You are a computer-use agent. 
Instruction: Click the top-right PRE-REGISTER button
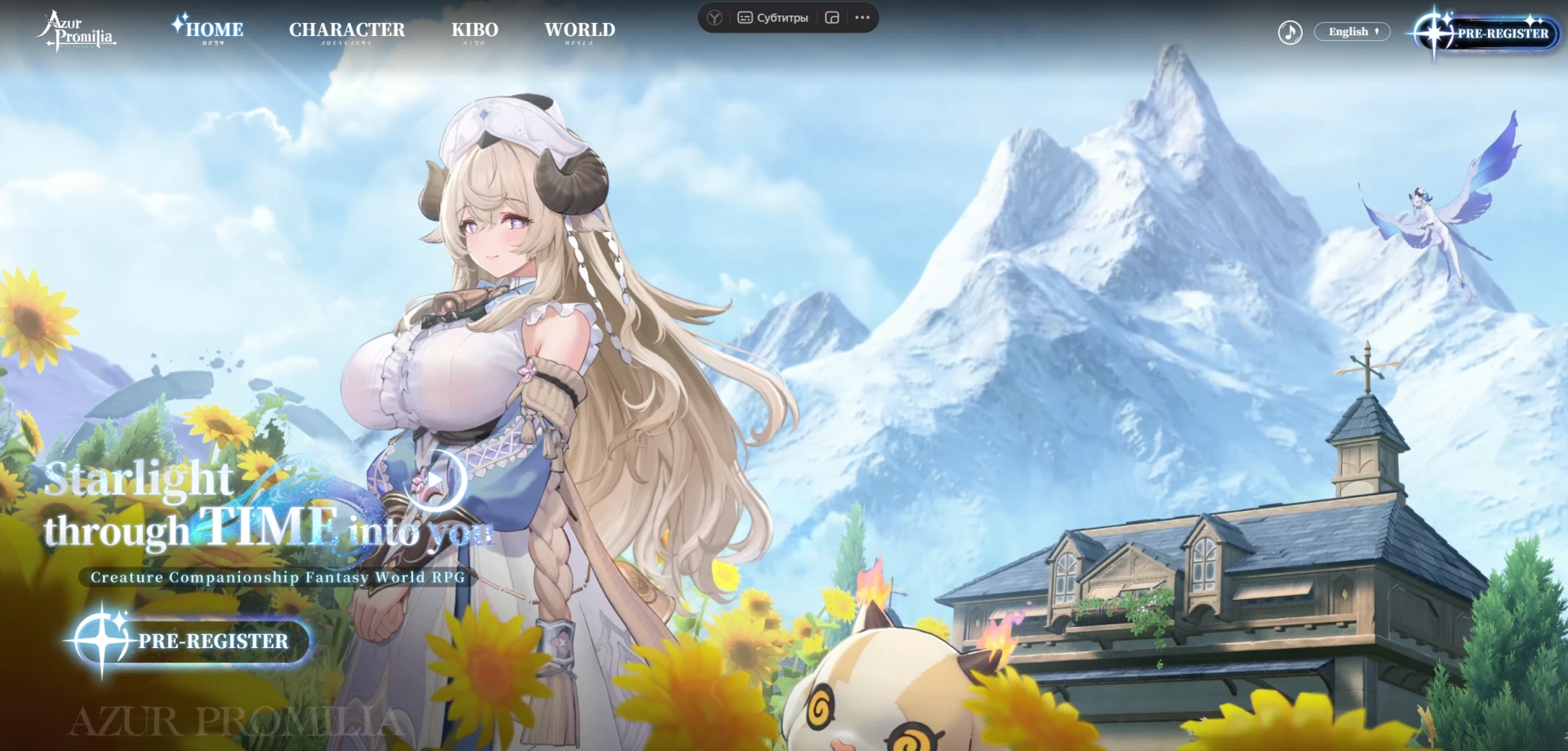tap(1487, 33)
